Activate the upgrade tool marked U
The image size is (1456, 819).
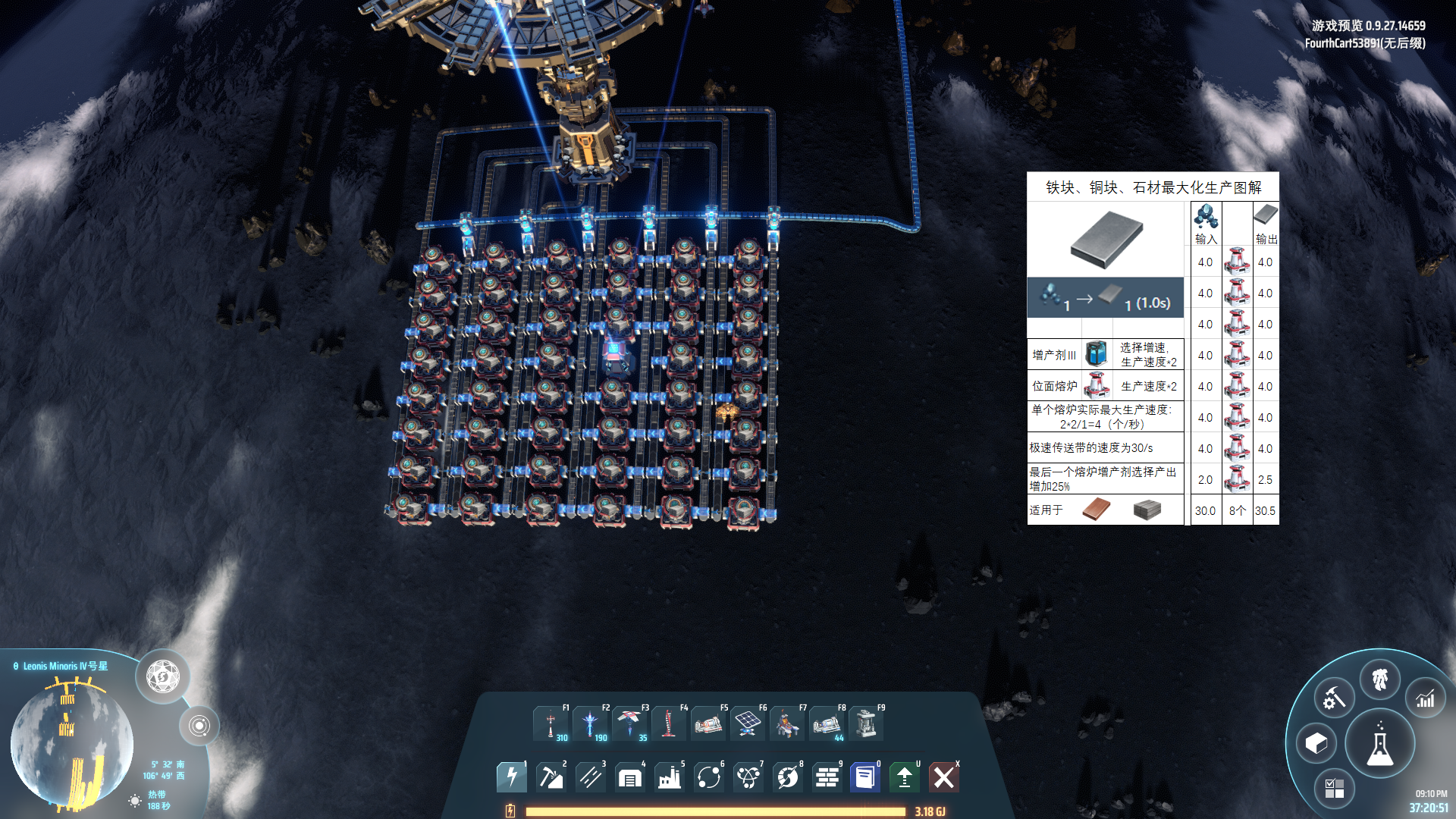coord(904,777)
